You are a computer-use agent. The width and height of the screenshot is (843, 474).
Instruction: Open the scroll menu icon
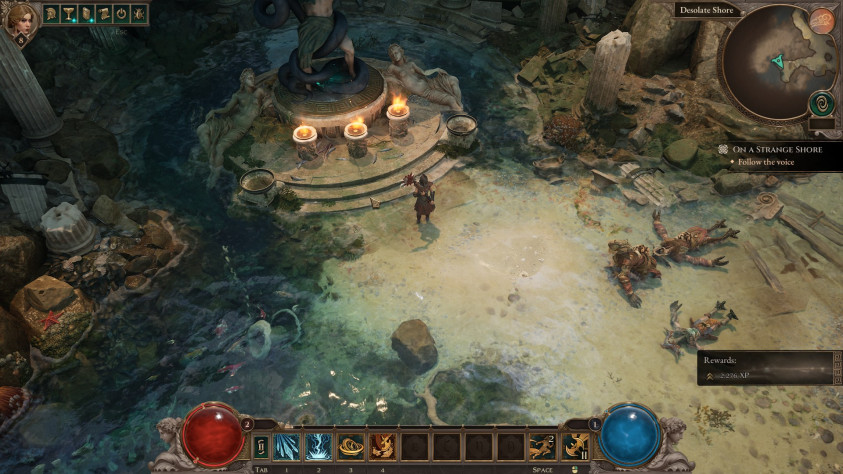102,14
